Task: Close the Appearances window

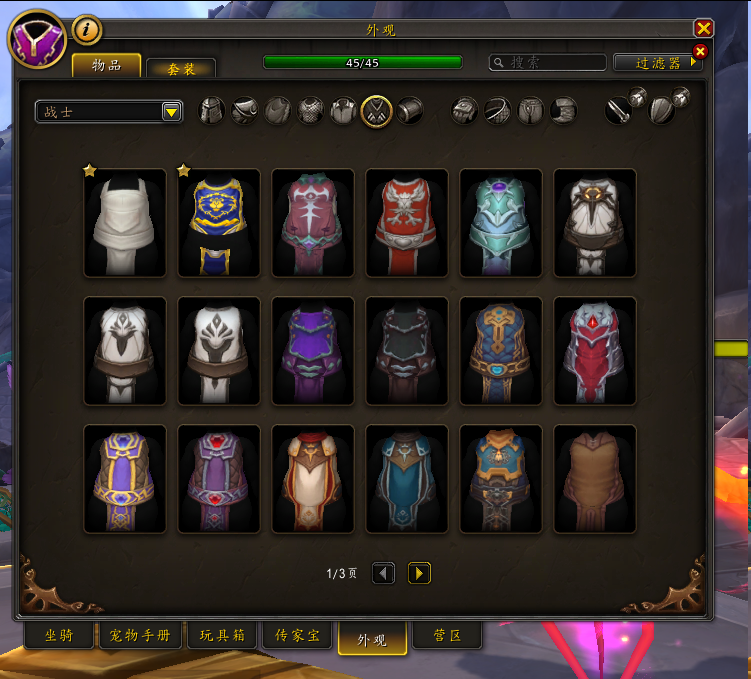Action: point(704,29)
